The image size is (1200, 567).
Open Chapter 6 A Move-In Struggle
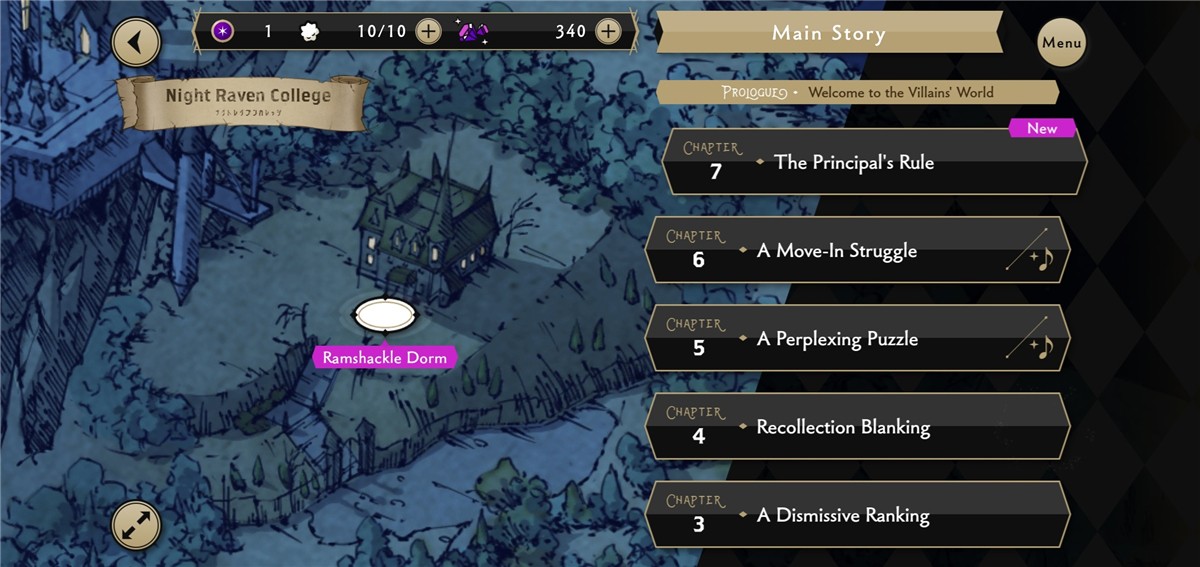point(857,250)
